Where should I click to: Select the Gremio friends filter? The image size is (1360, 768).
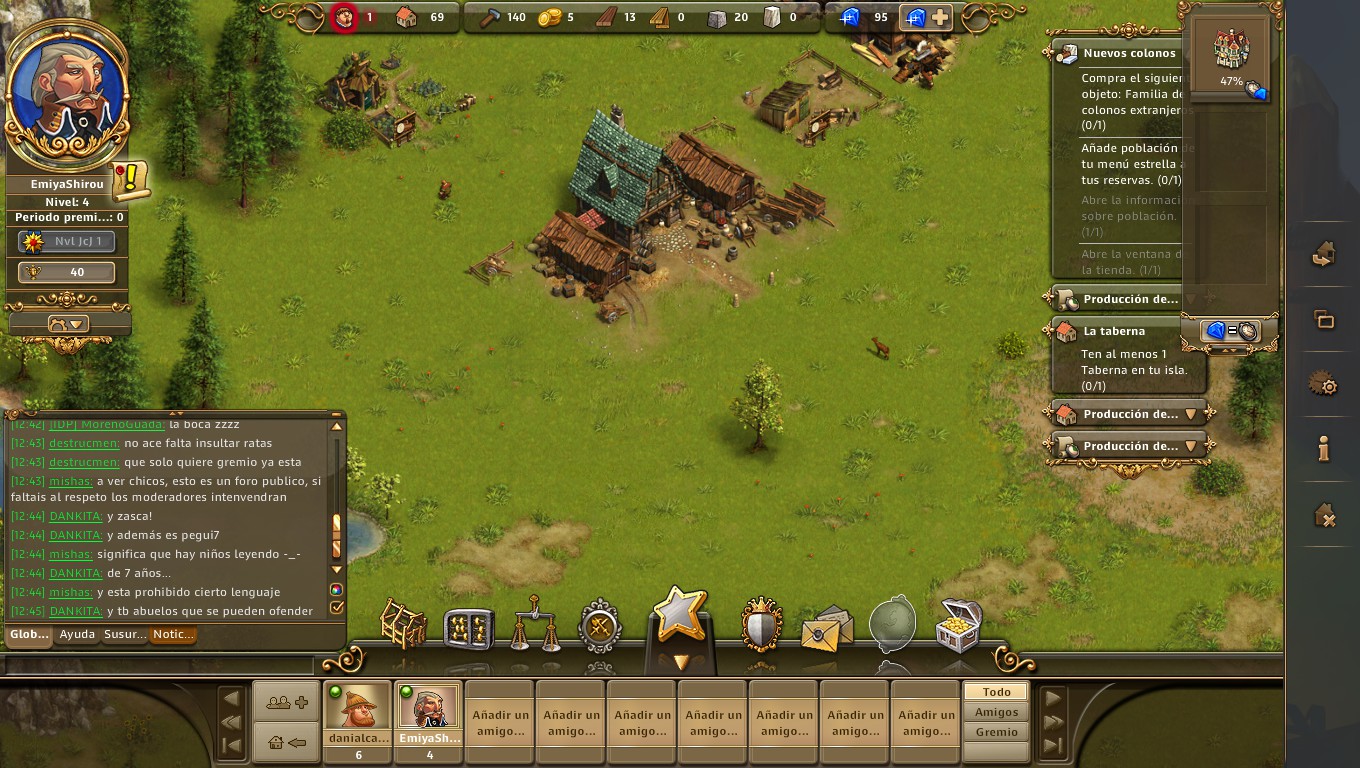pyautogui.click(x=996, y=732)
